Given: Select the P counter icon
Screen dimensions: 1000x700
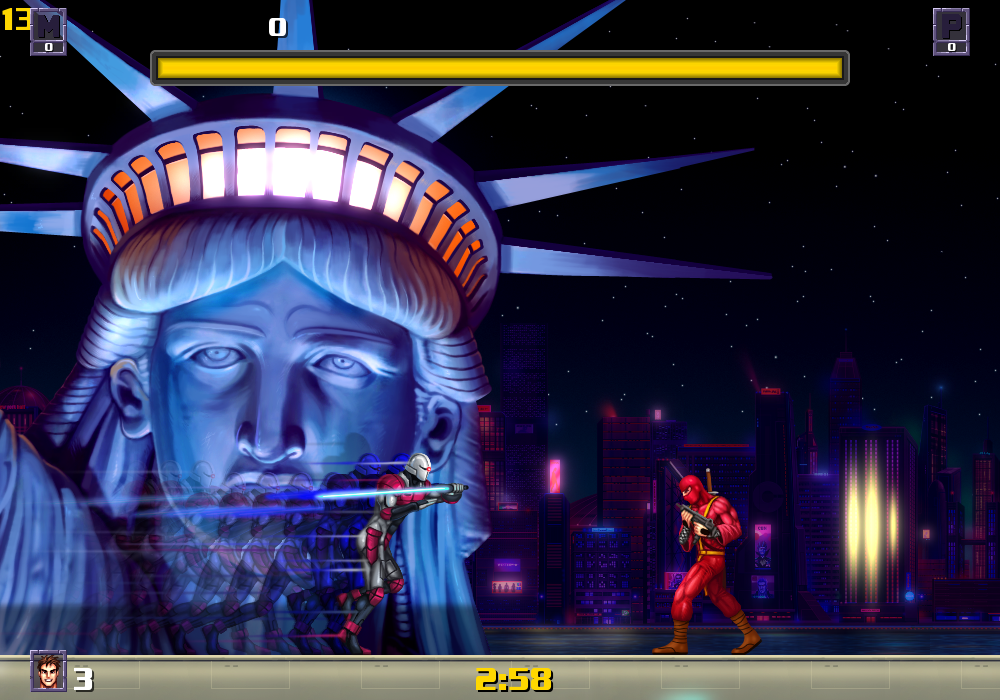Looking at the screenshot, I should point(951,31).
